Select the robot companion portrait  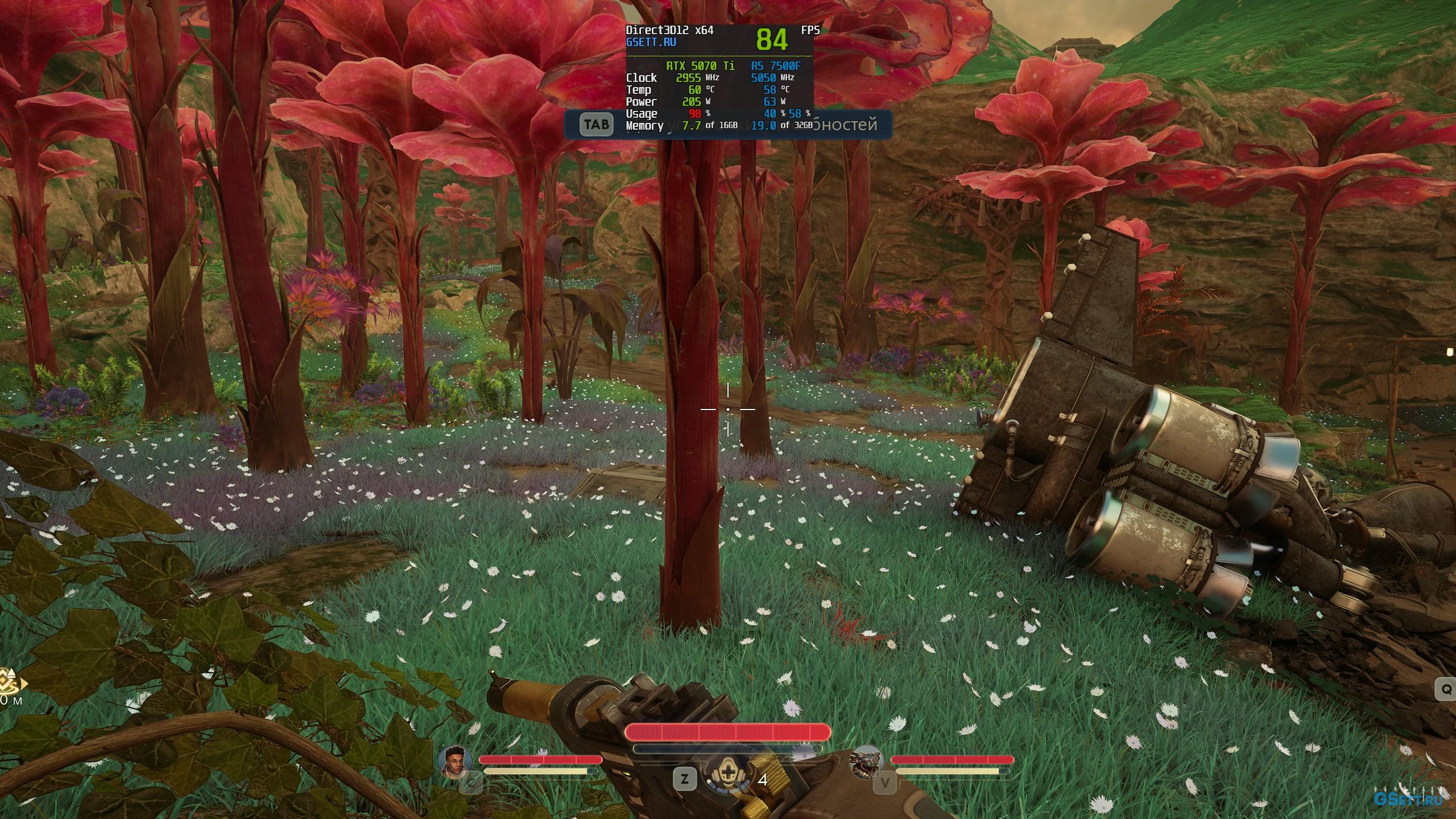pos(866,762)
